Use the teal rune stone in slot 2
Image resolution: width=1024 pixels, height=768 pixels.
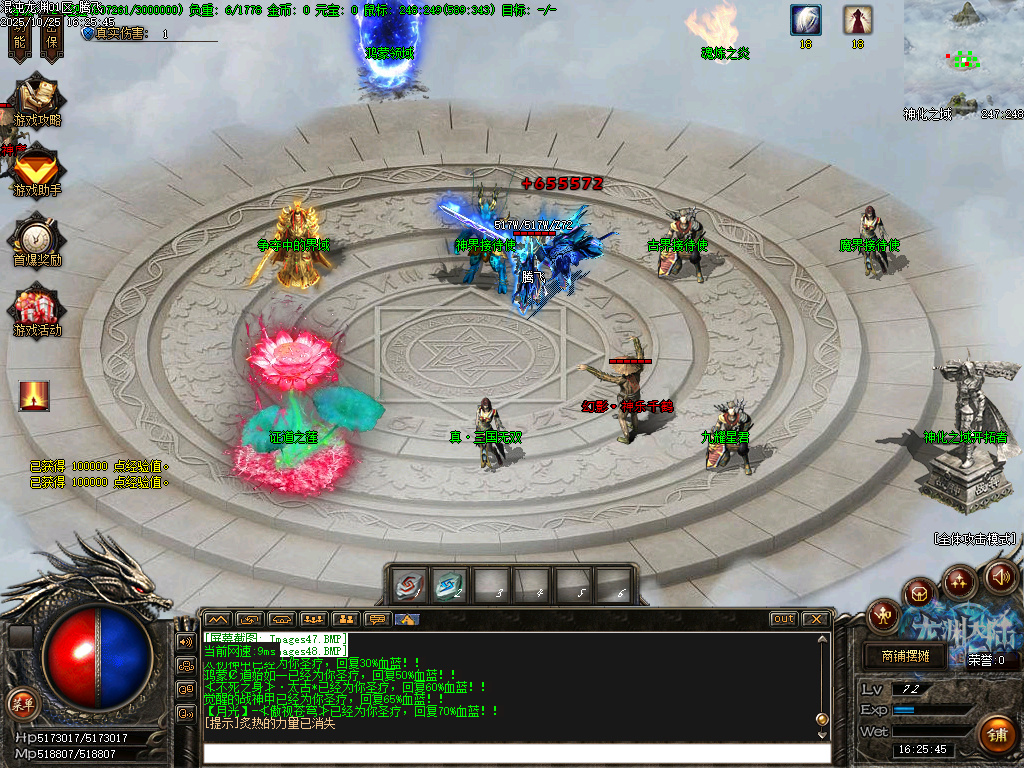[x=449, y=586]
